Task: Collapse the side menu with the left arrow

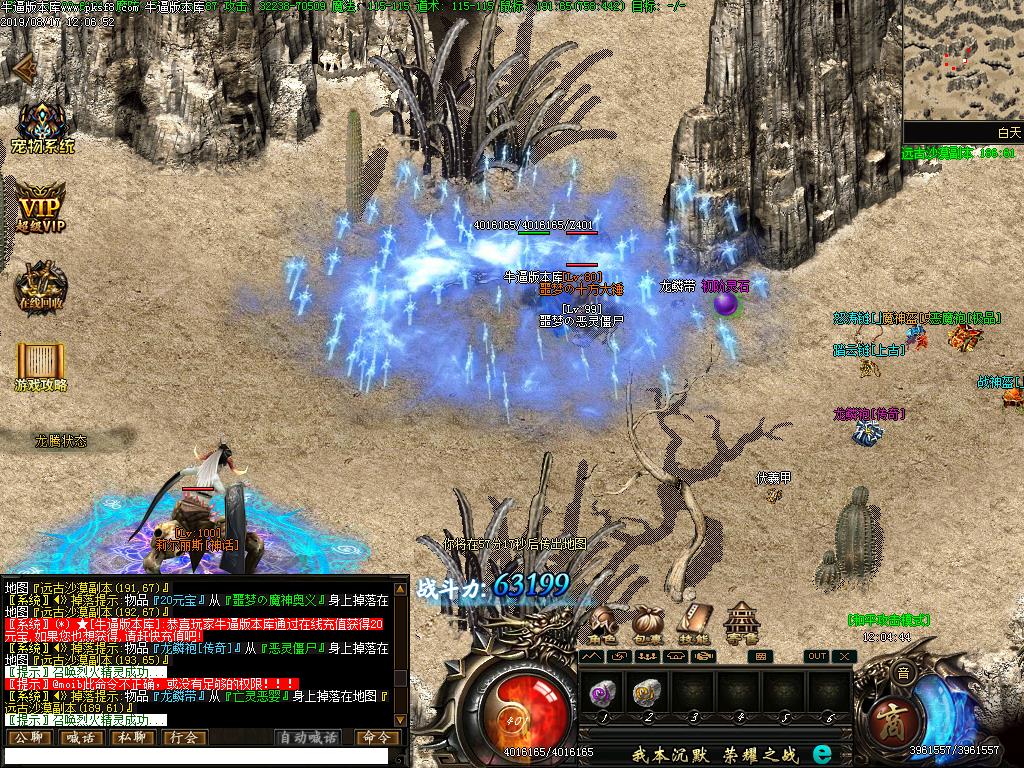Action: point(22,67)
